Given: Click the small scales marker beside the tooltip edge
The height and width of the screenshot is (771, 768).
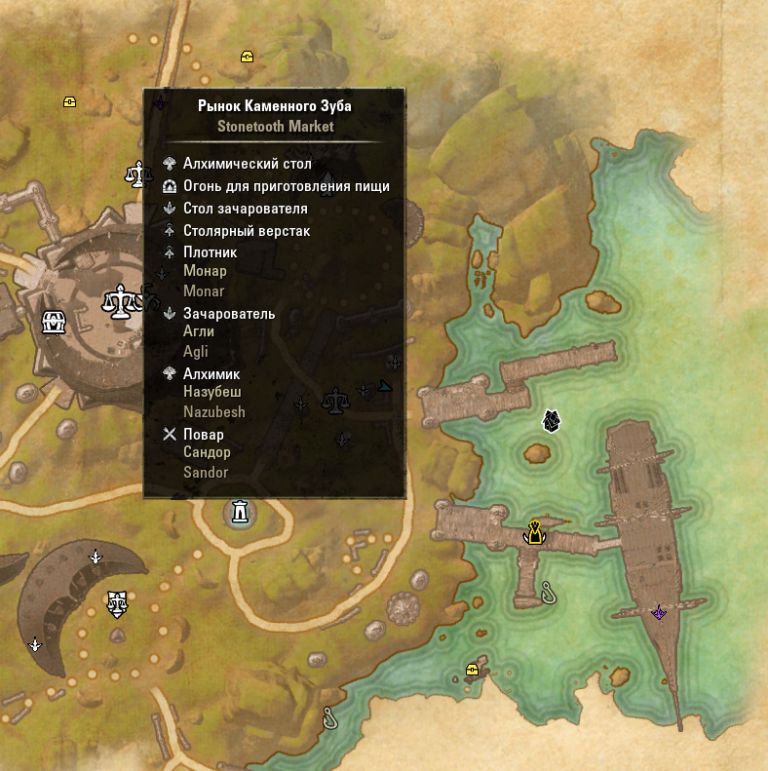Looking at the screenshot, I should [135, 175].
